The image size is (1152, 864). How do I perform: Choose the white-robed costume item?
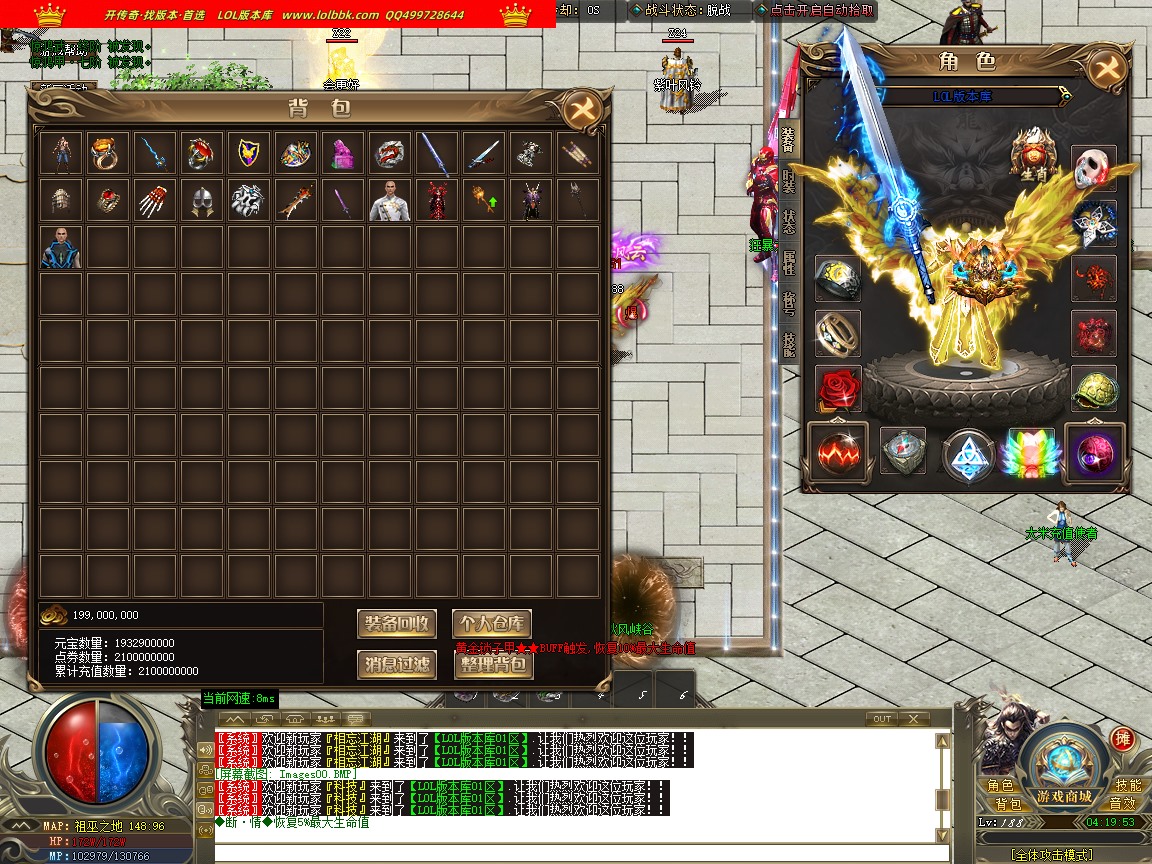pyautogui.click(x=390, y=201)
